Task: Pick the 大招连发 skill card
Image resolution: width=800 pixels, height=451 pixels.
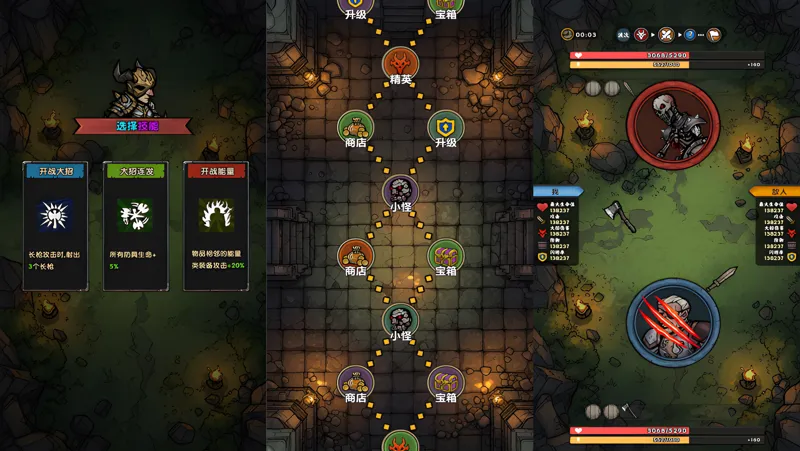Action: point(136,225)
